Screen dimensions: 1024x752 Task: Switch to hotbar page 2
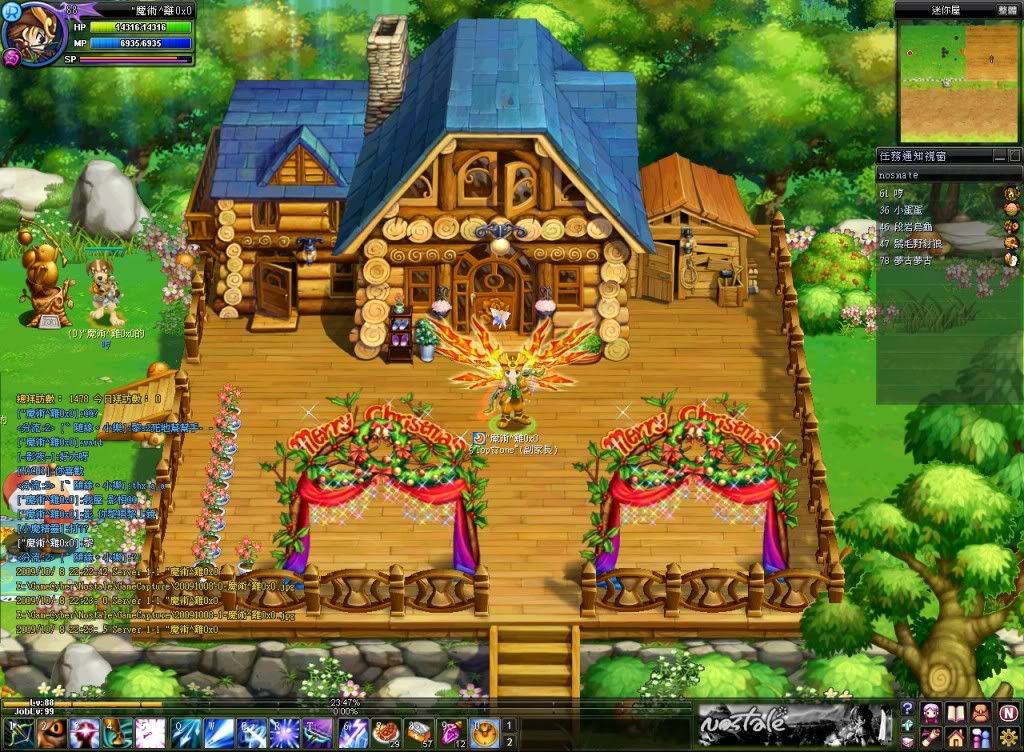point(508,741)
